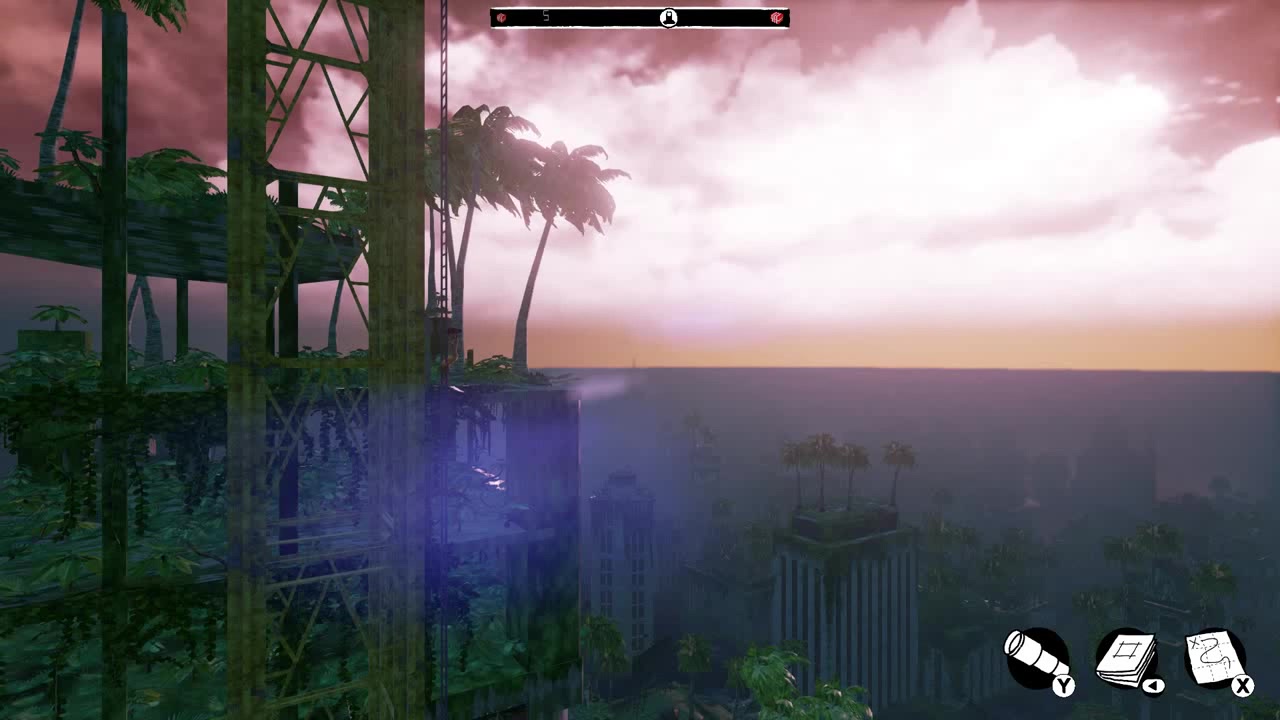This screenshot has height=720, width=1280.
Task: Click the left end of the top HUD bar
Action: click(x=494, y=16)
